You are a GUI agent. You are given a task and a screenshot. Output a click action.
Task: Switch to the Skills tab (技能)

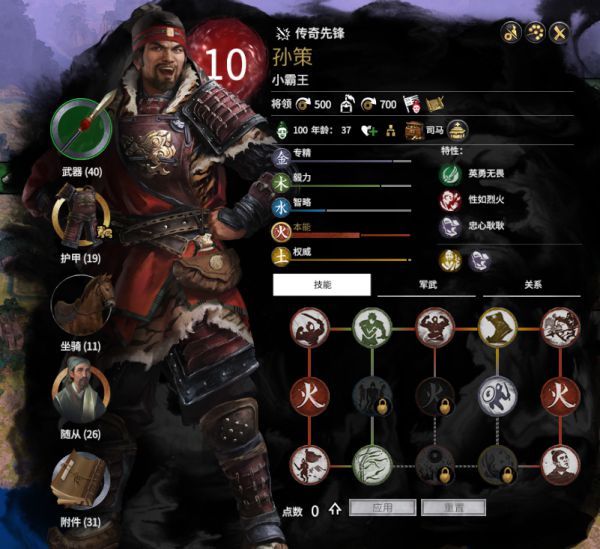click(322, 285)
